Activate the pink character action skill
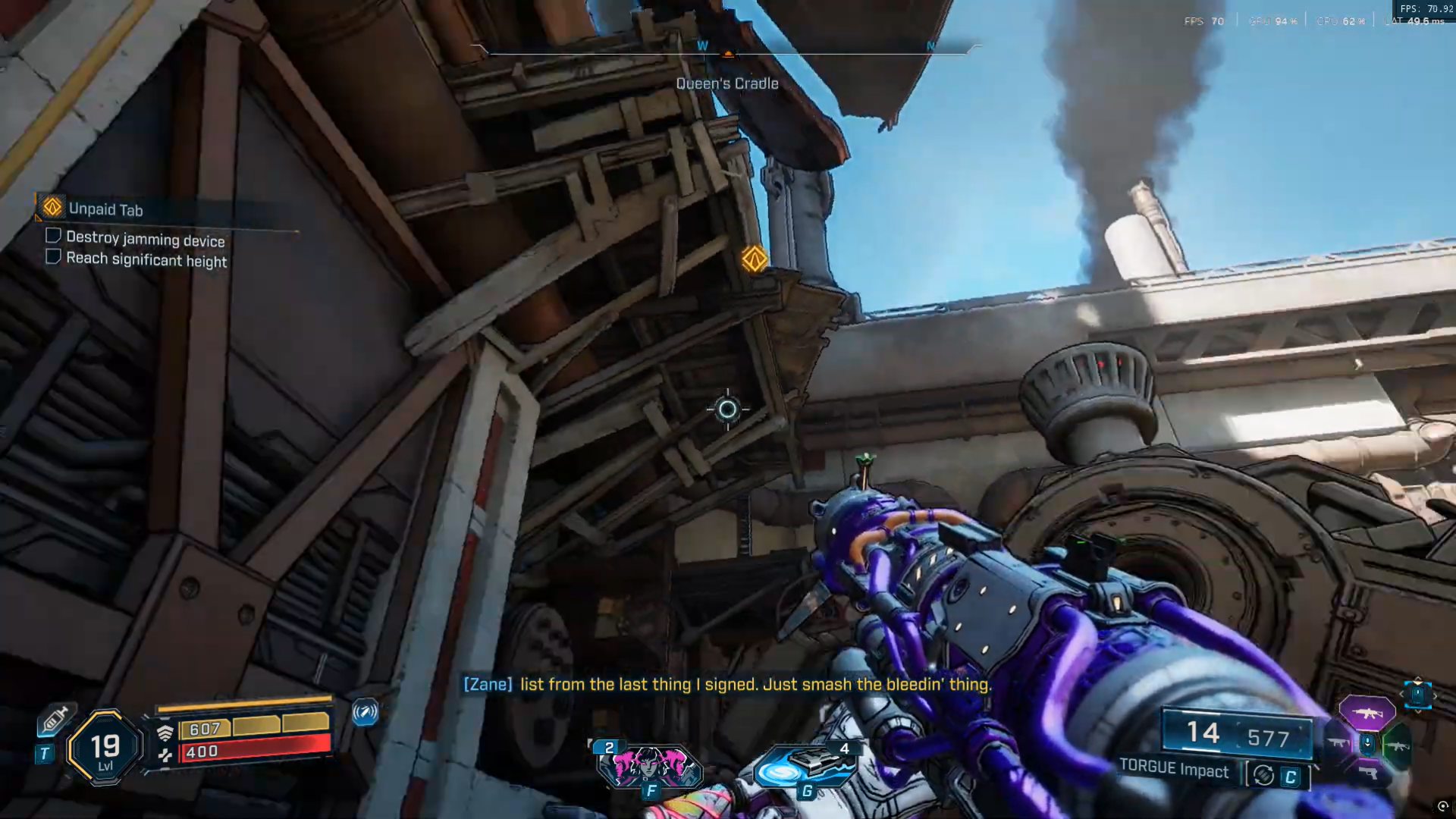The height and width of the screenshot is (819, 1456). coord(649,766)
